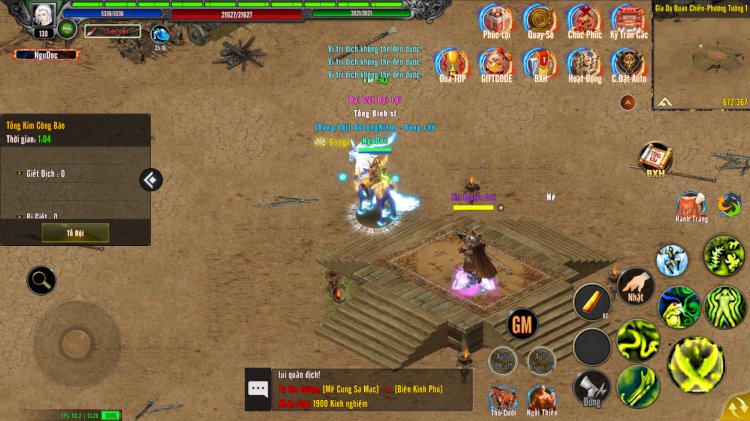Open the Quay Số lucky wheel

[540, 19]
